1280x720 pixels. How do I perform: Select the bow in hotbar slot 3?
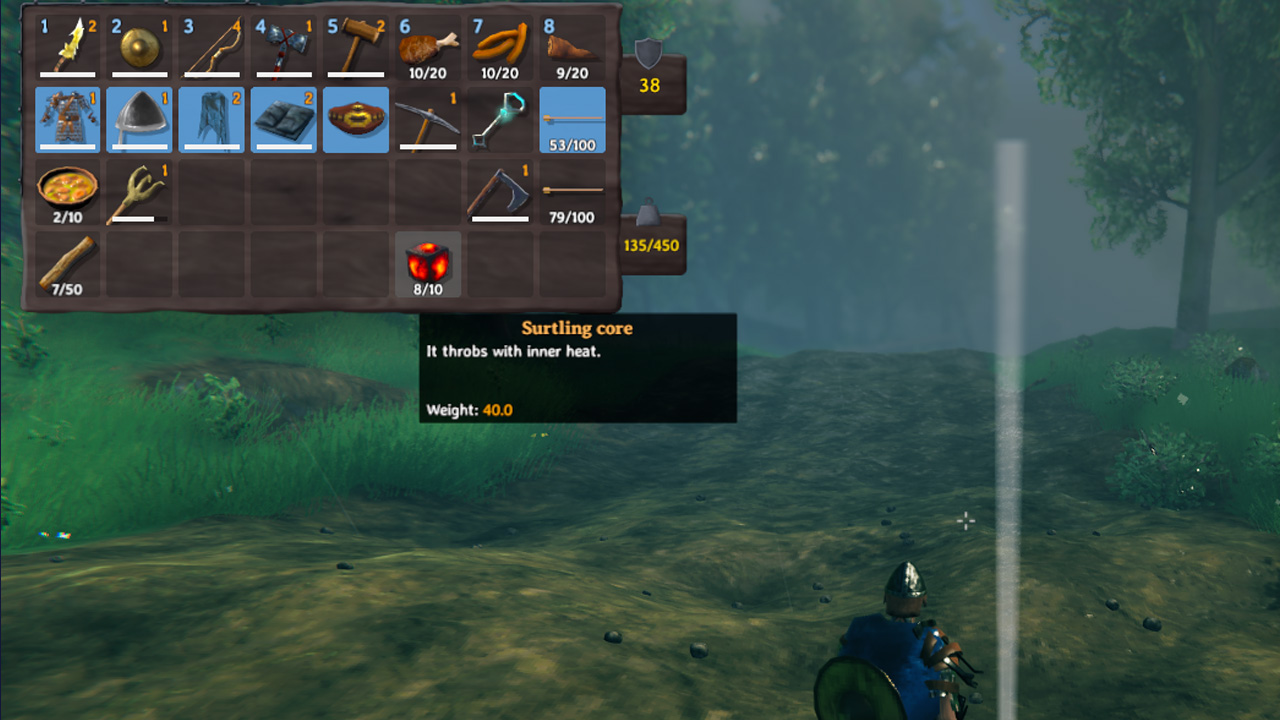(212, 45)
